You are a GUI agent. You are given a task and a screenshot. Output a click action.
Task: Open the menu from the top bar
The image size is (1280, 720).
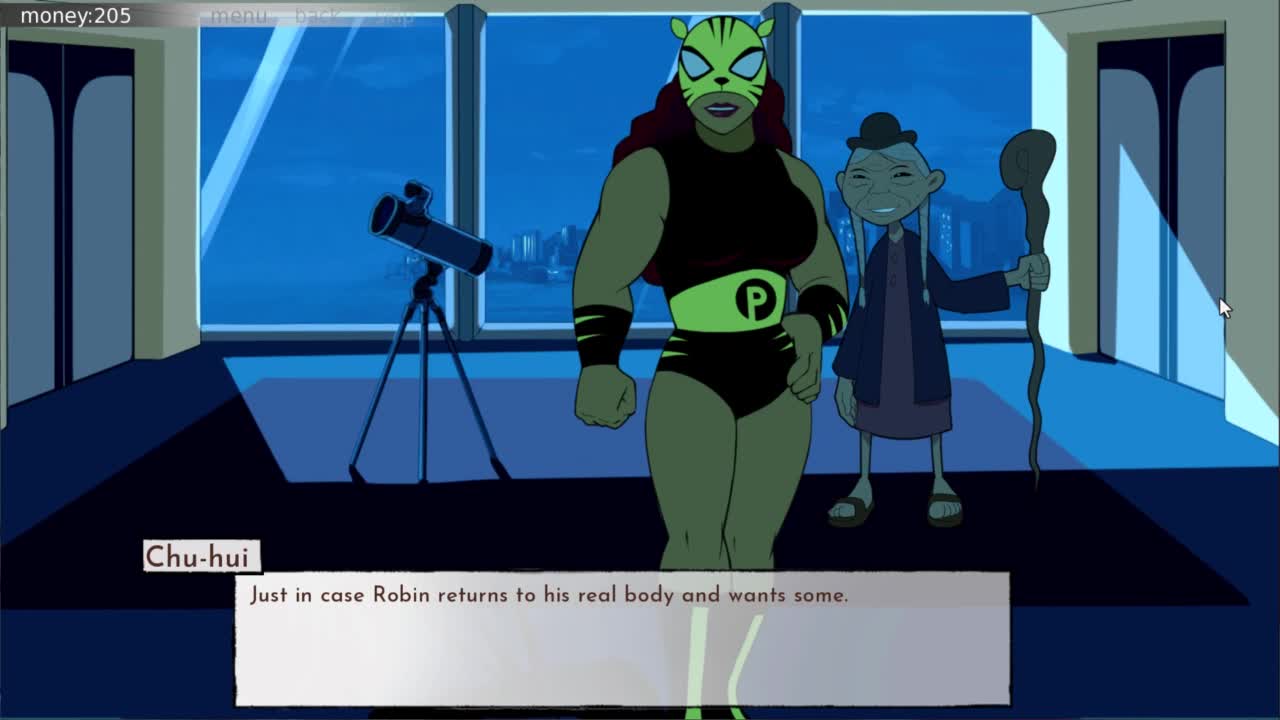click(239, 16)
